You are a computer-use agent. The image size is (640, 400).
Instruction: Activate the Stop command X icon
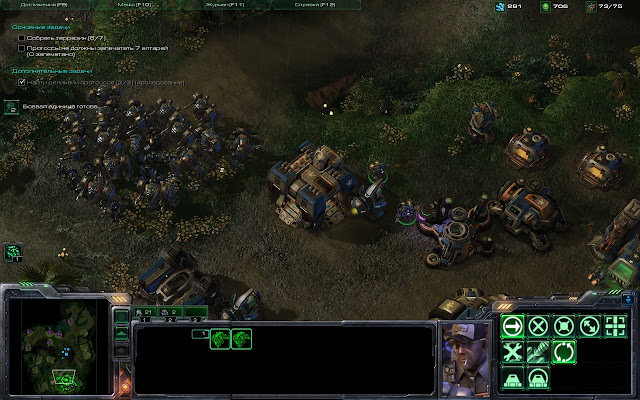538,325
